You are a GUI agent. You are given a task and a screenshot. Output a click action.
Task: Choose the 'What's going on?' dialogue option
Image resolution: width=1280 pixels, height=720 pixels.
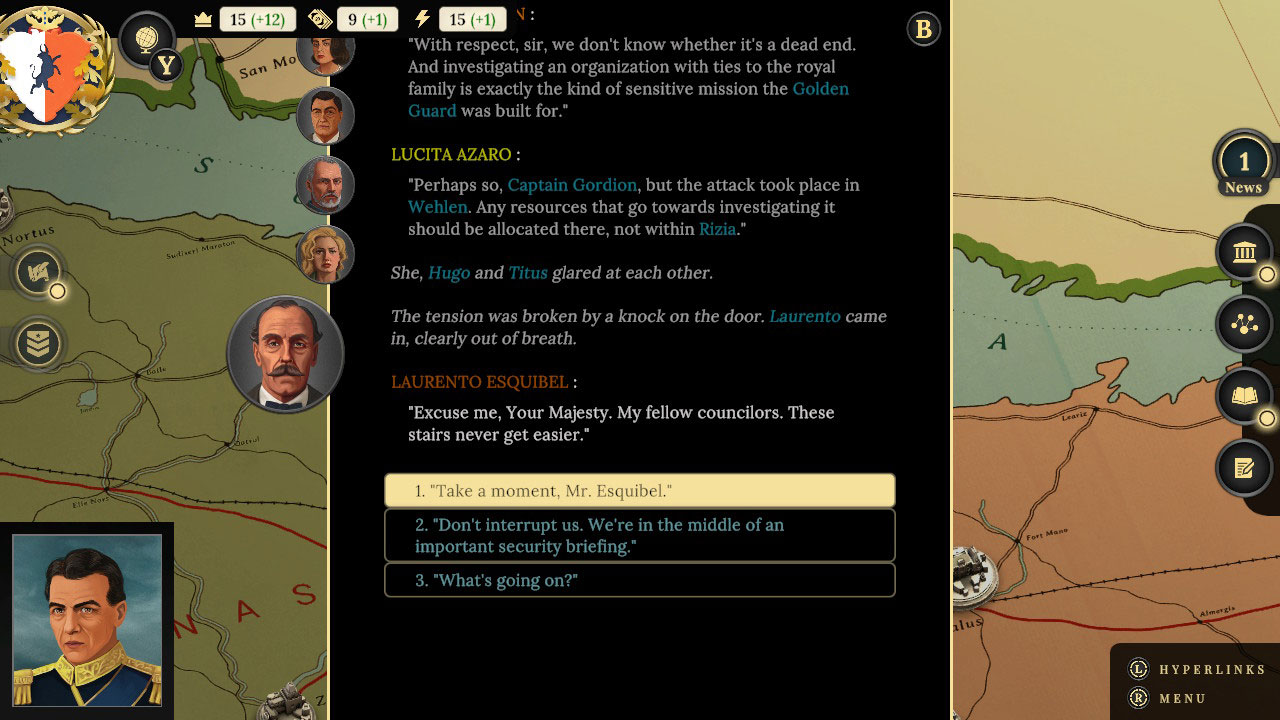point(640,580)
